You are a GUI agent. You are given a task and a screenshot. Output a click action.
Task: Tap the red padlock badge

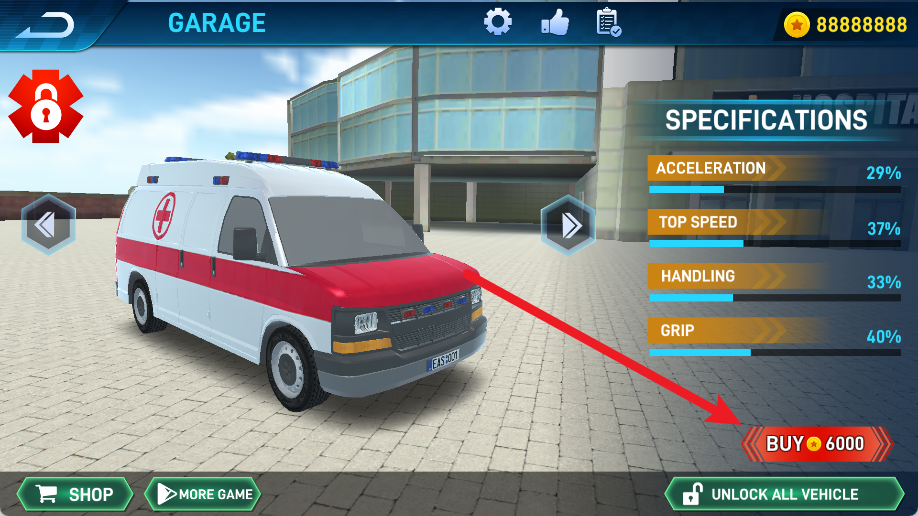click(45, 107)
